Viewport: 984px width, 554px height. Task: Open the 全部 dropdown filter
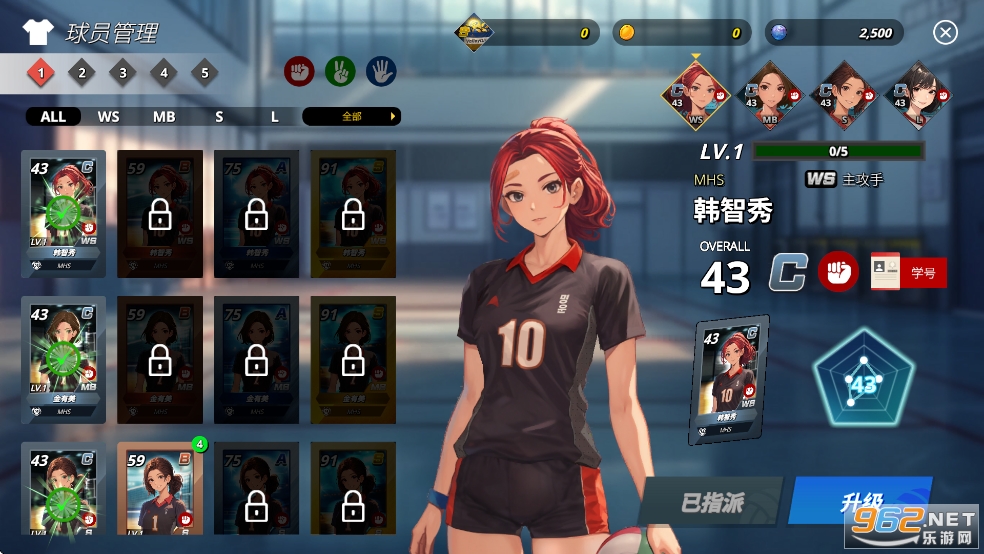[351, 116]
